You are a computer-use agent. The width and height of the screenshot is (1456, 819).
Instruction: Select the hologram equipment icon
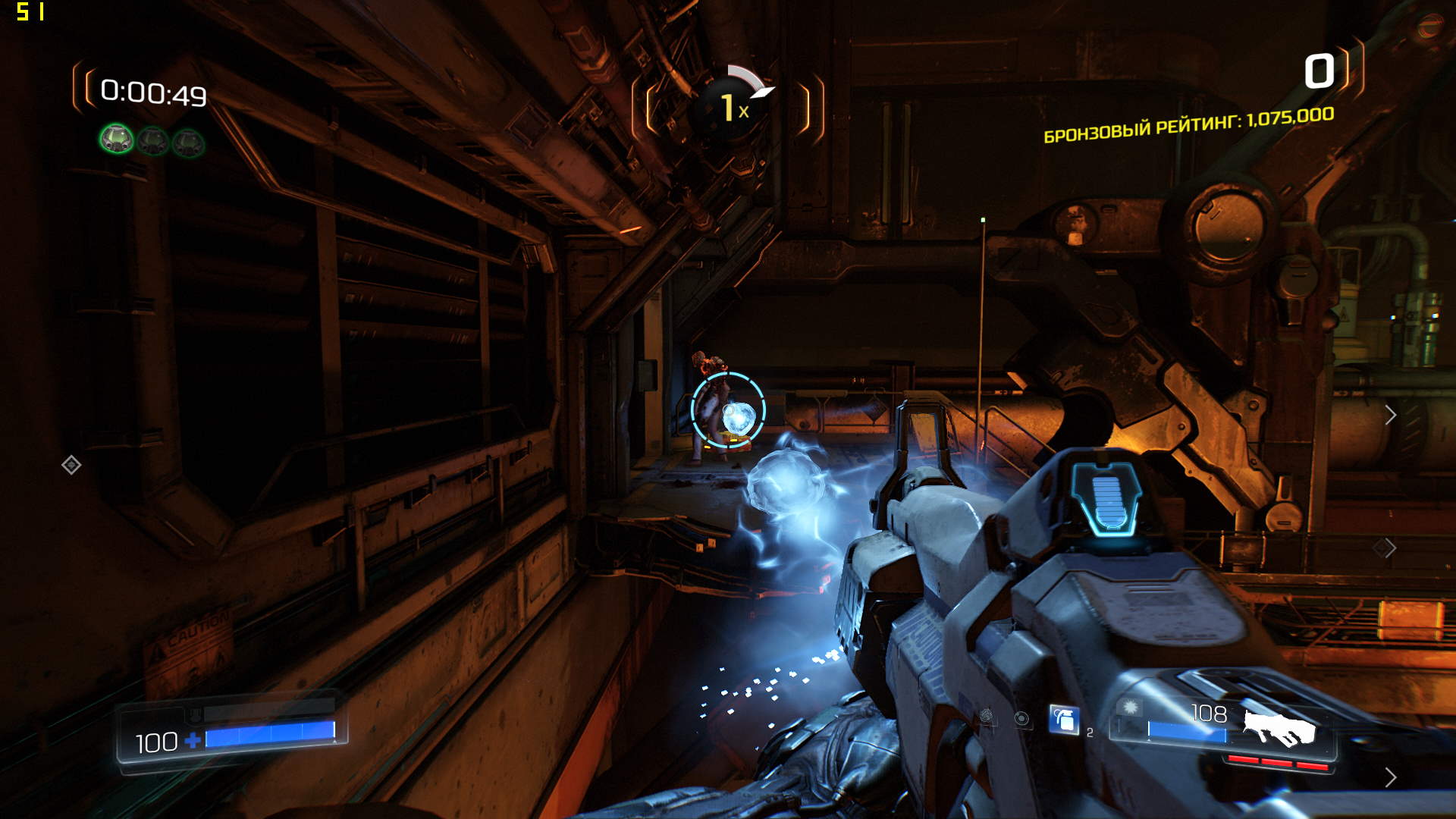[986, 715]
